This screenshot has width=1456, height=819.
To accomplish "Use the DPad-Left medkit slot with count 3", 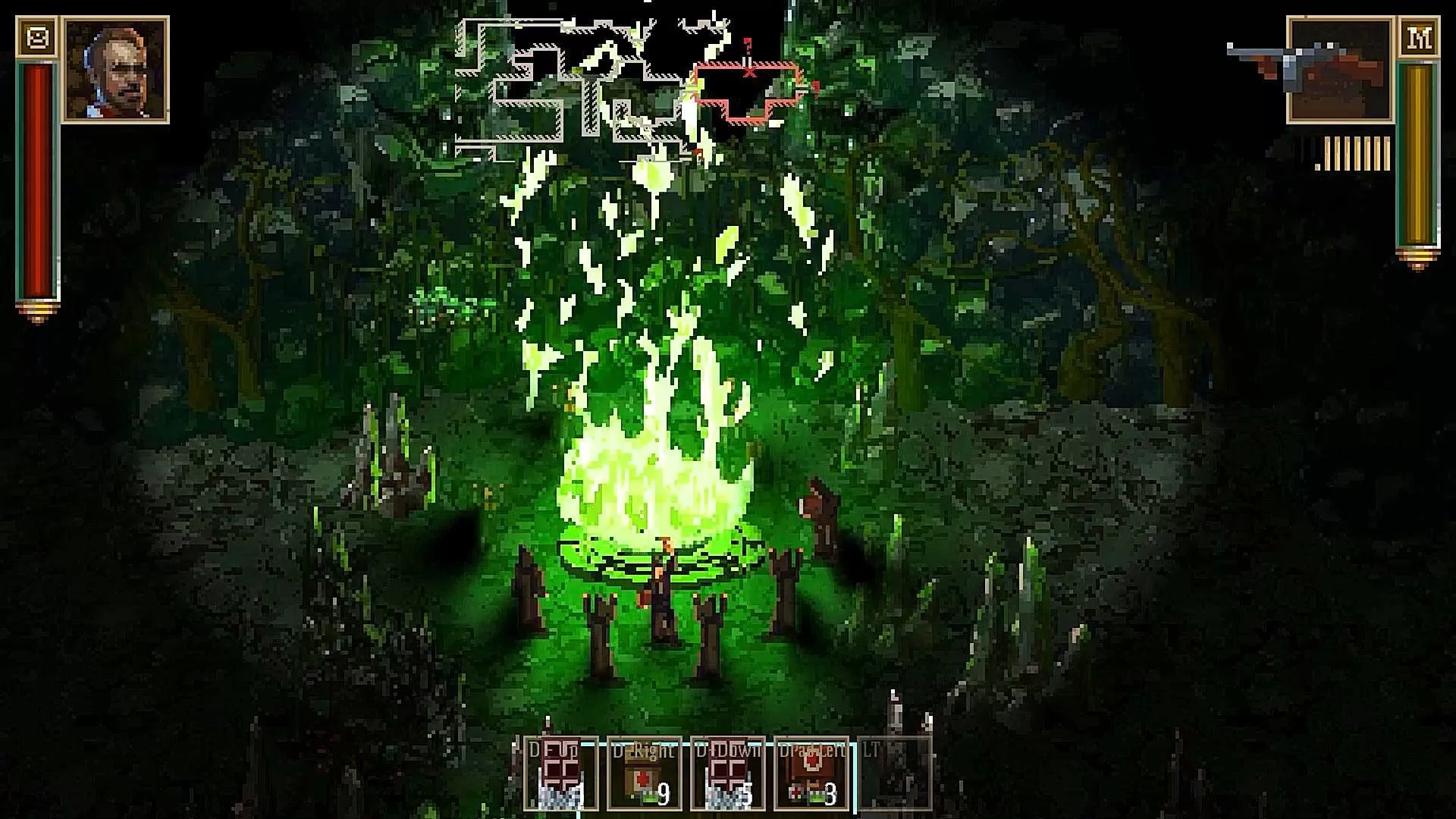I will (x=811, y=773).
